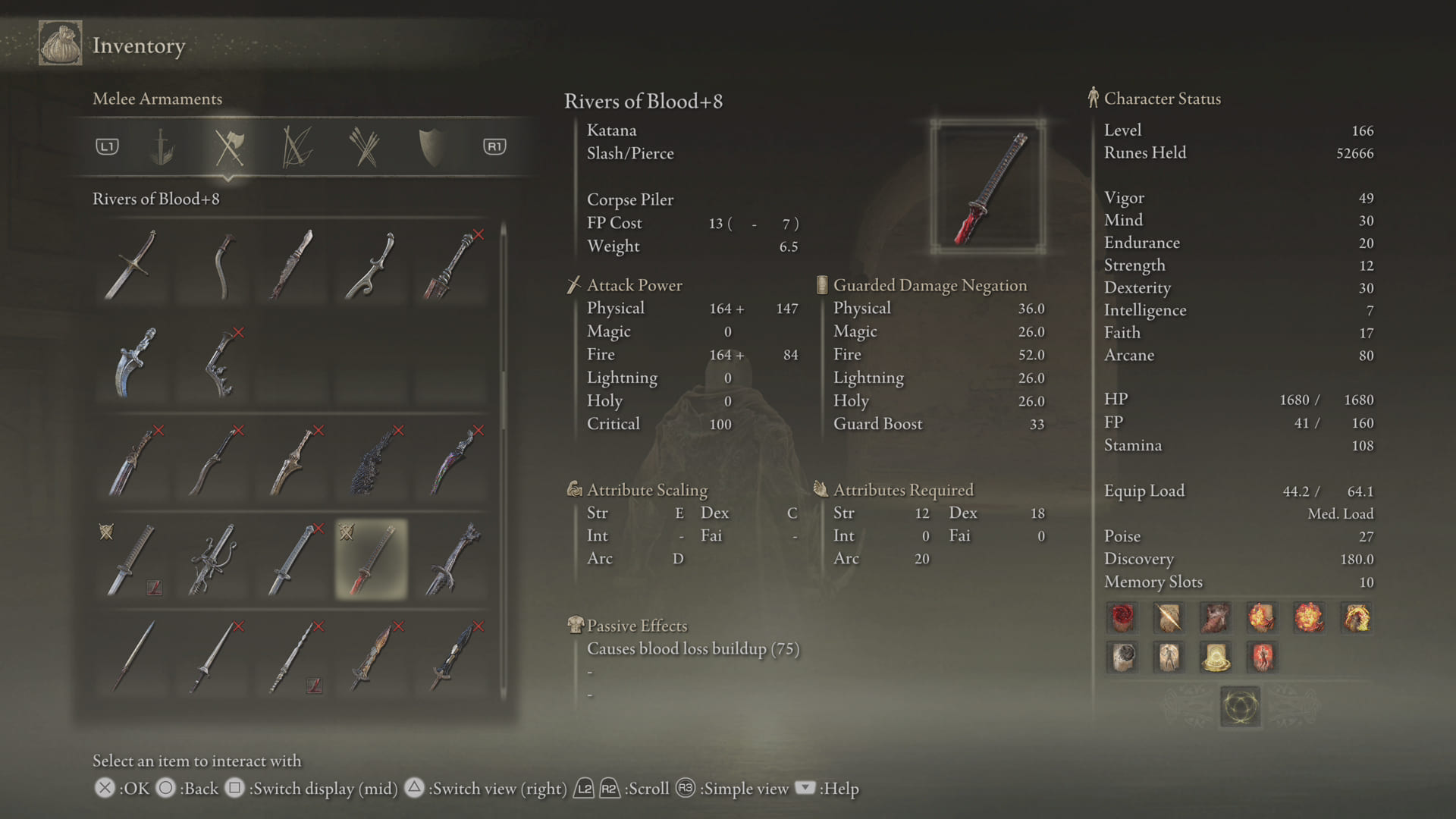The image size is (1456, 819).
Task: Select the highlighted Rivers of Blood katana slot
Action: point(372,559)
